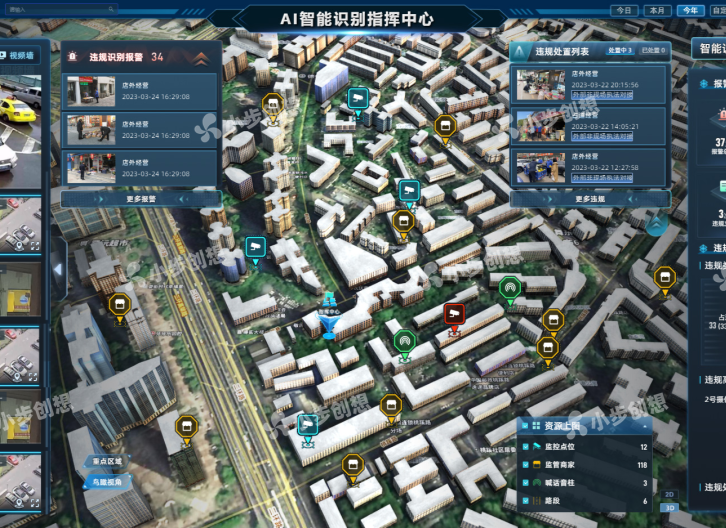Viewport: 726px width, 528px height.
Task: Show more violations via 更多违规
Action: (x=589, y=198)
